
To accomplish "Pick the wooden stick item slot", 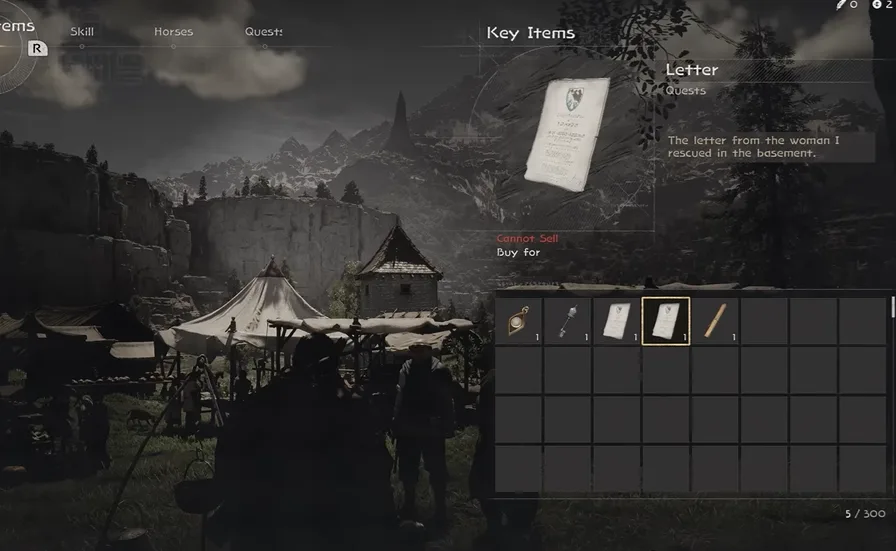I will [x=715, y=321].
